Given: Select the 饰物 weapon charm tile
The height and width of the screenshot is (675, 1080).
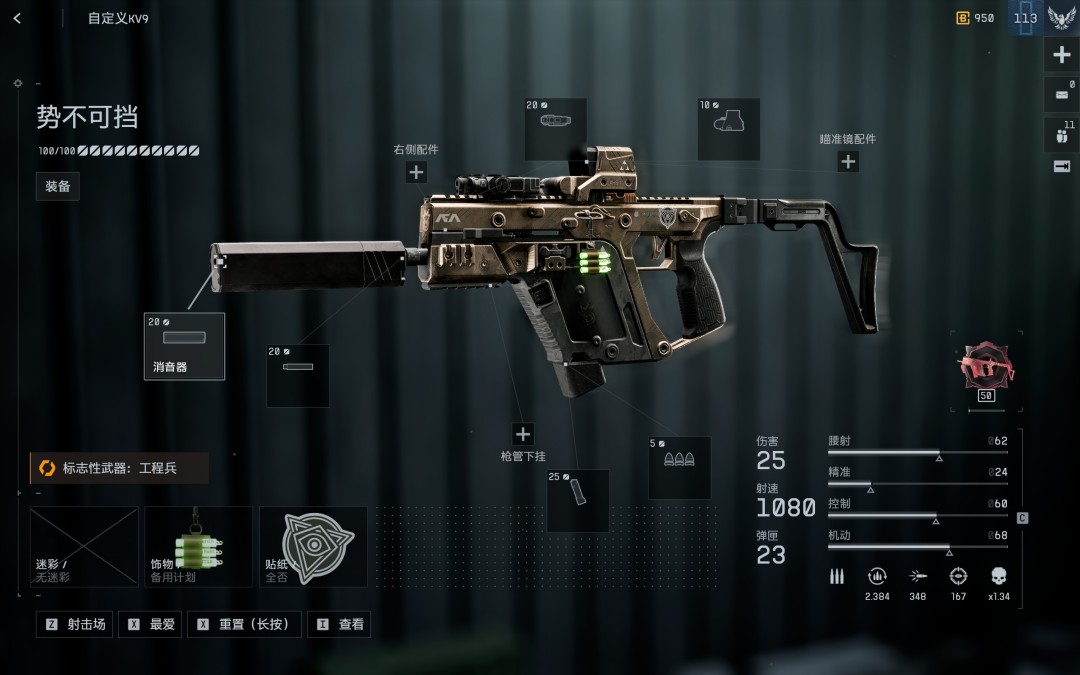Looking at the screenshot, I should pyautogui.click(x=198, y=546).
